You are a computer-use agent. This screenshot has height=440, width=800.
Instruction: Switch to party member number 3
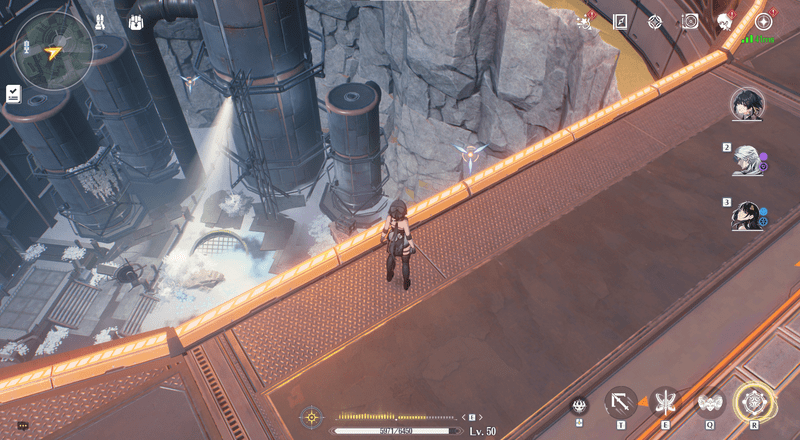click(746, 215)
